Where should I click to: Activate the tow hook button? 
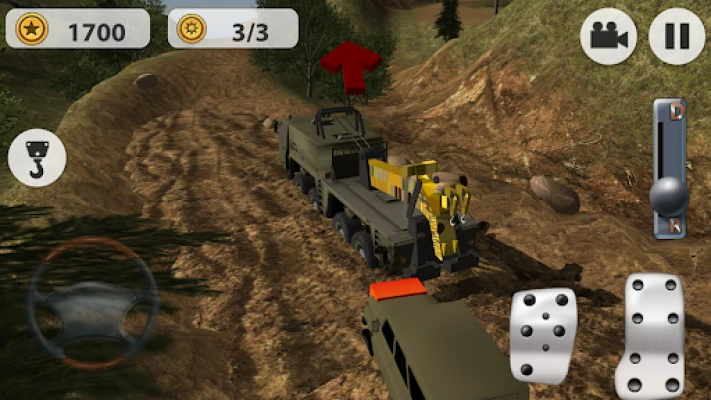37,158
